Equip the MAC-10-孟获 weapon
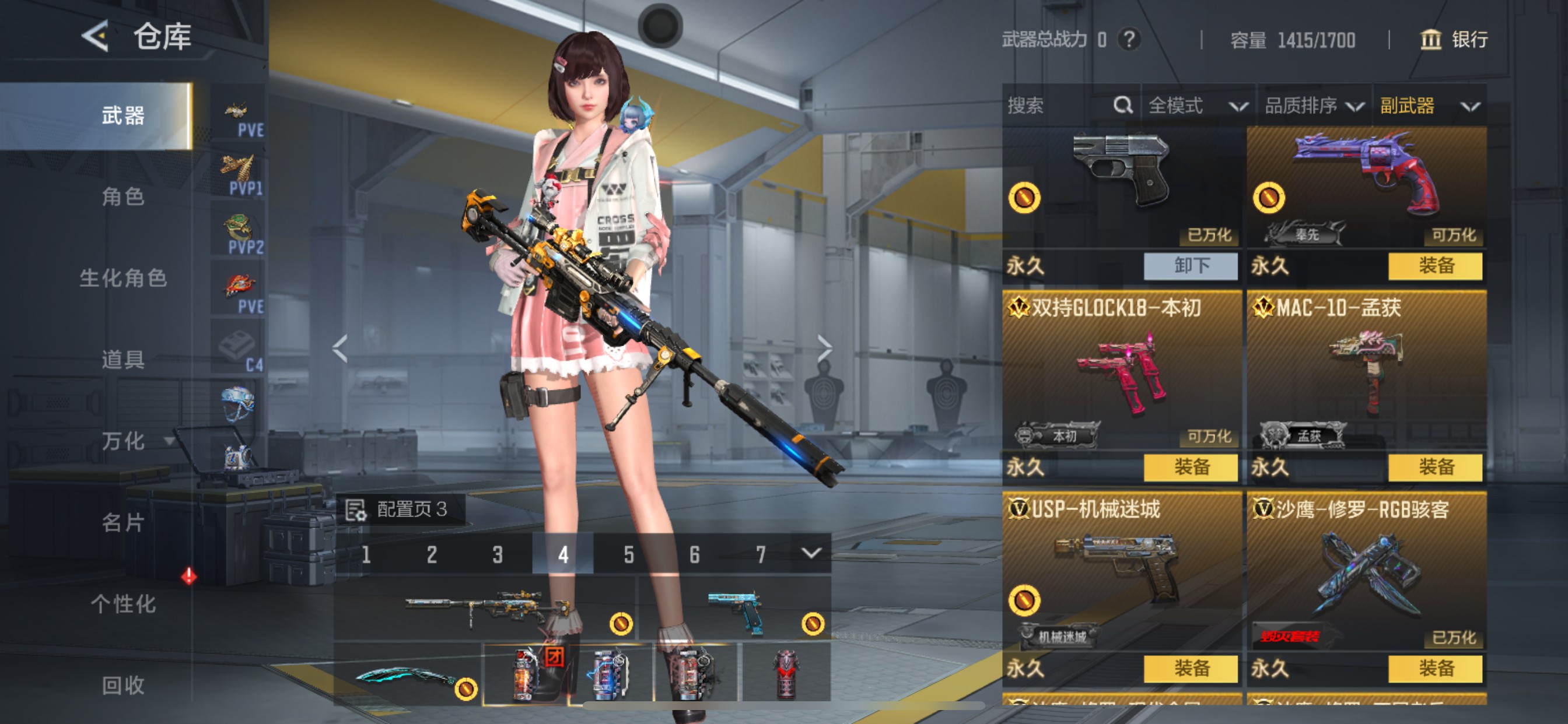The height and width of the screenshot is (724, 1568). 1436,468
